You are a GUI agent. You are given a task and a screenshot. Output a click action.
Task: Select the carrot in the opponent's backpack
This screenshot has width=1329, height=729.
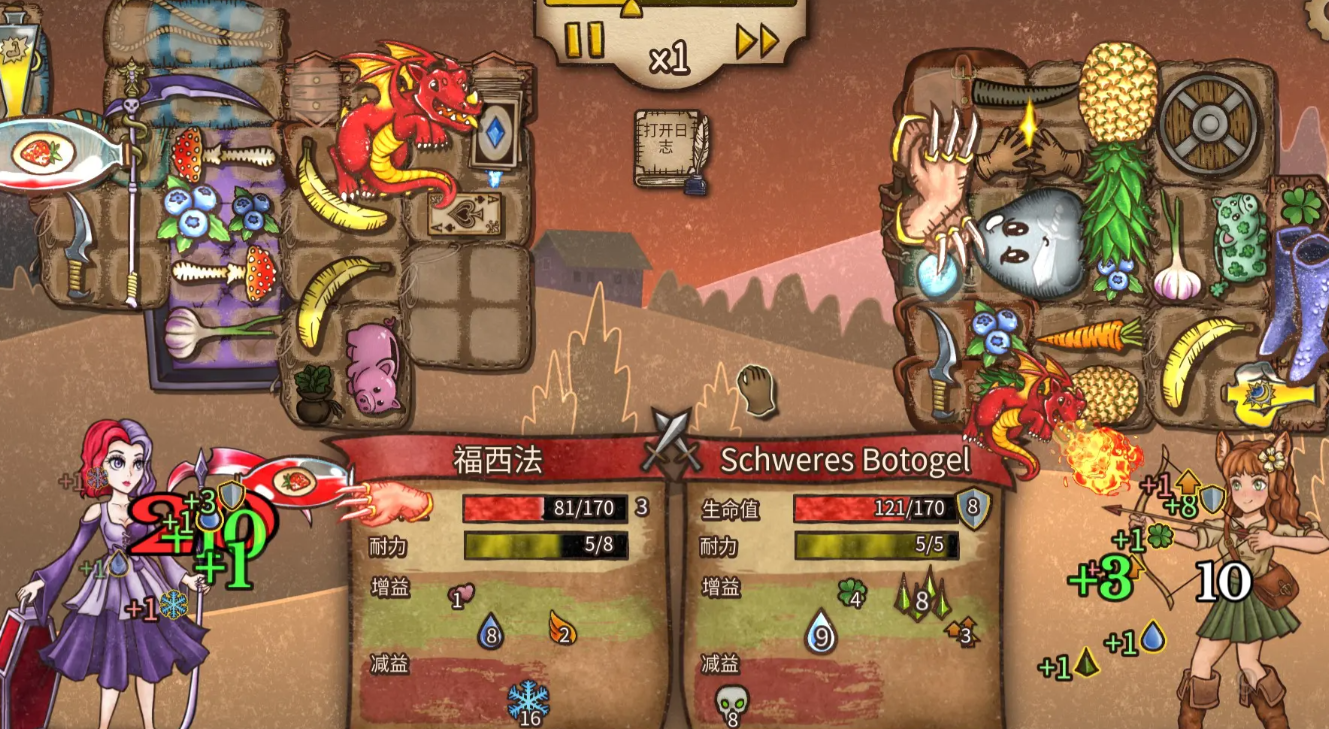pos(1088,333)
